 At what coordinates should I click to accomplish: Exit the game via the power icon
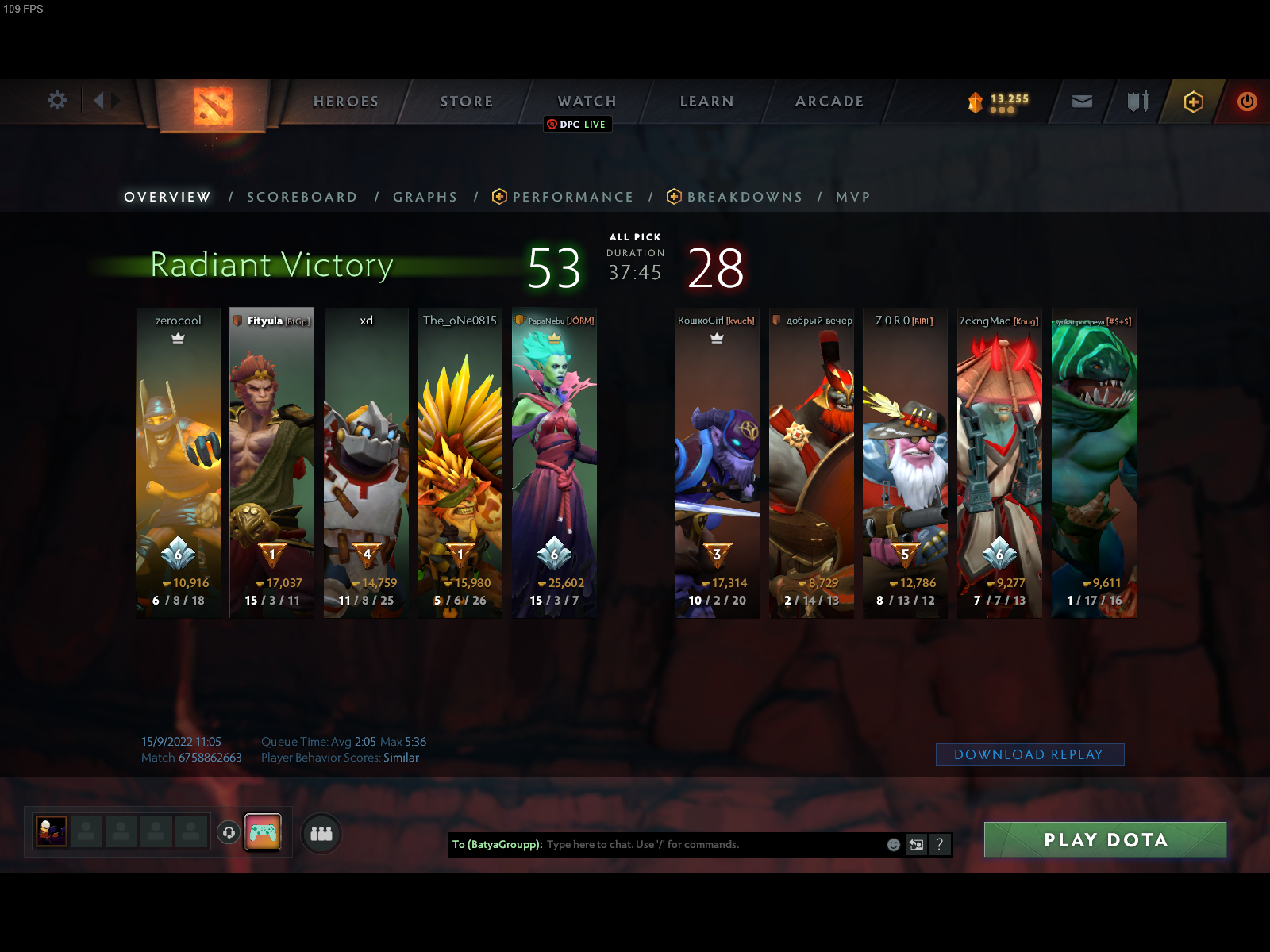pos(1245,102)
